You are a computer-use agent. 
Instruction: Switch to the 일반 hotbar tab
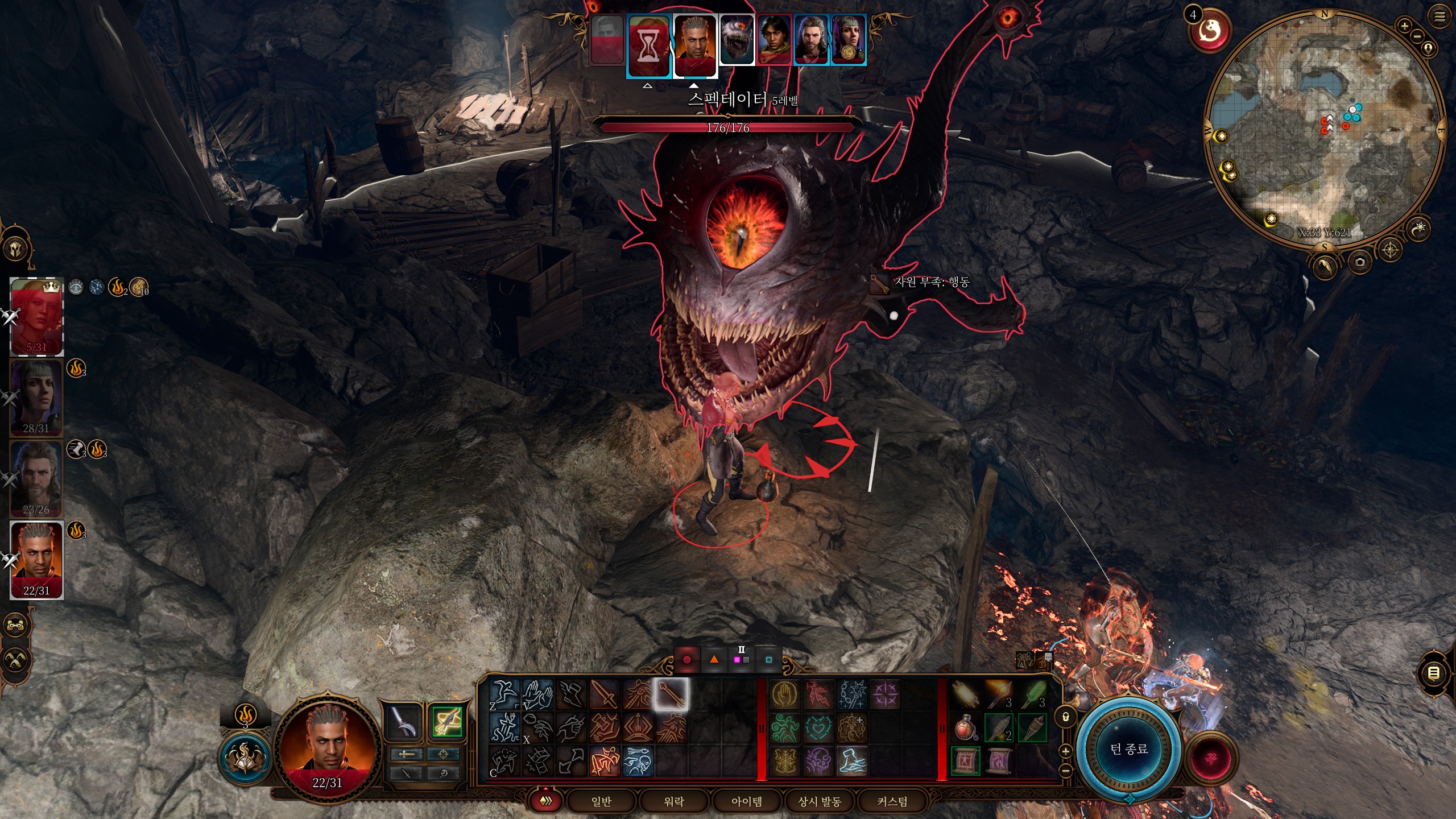pyautogui.click(x=601, y=801)
